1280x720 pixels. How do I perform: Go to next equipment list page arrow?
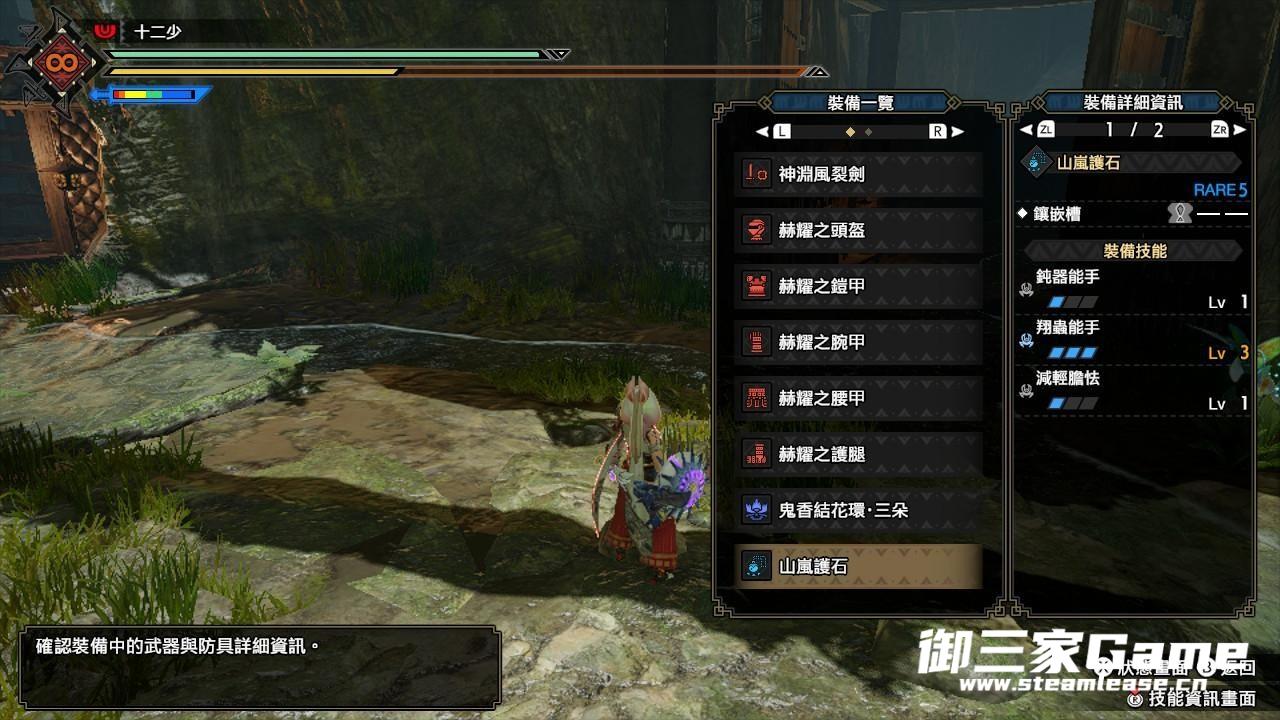click(957, 131)
